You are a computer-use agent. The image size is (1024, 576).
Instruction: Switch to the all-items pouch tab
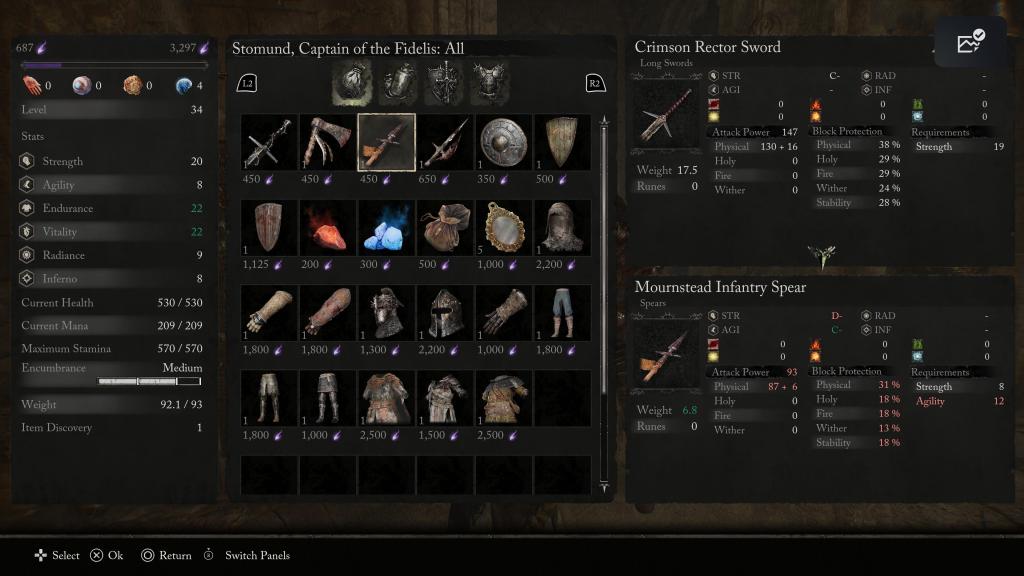coord(352,82)
